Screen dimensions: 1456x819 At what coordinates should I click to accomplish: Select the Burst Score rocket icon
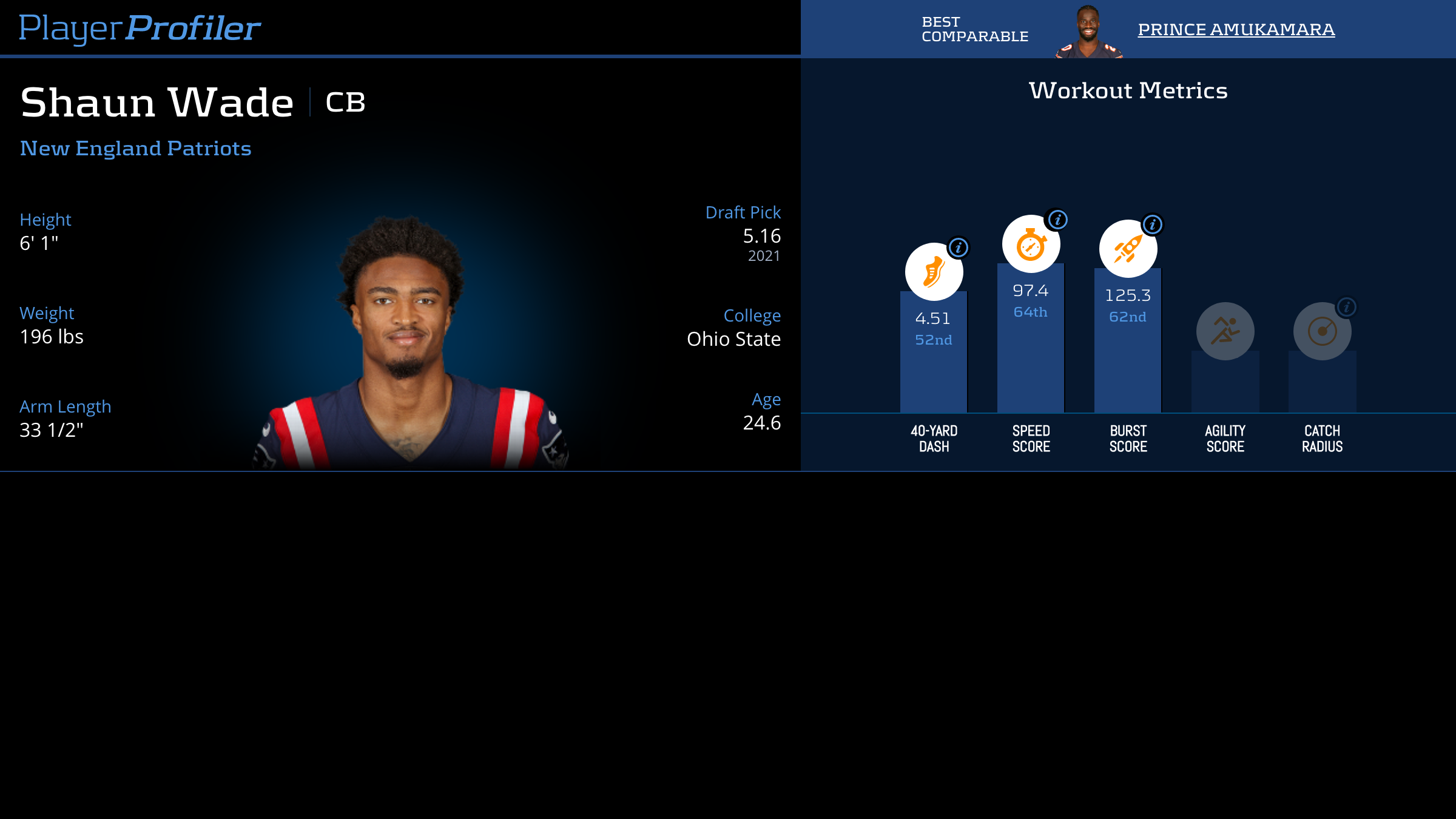[x=1128, y=249]
